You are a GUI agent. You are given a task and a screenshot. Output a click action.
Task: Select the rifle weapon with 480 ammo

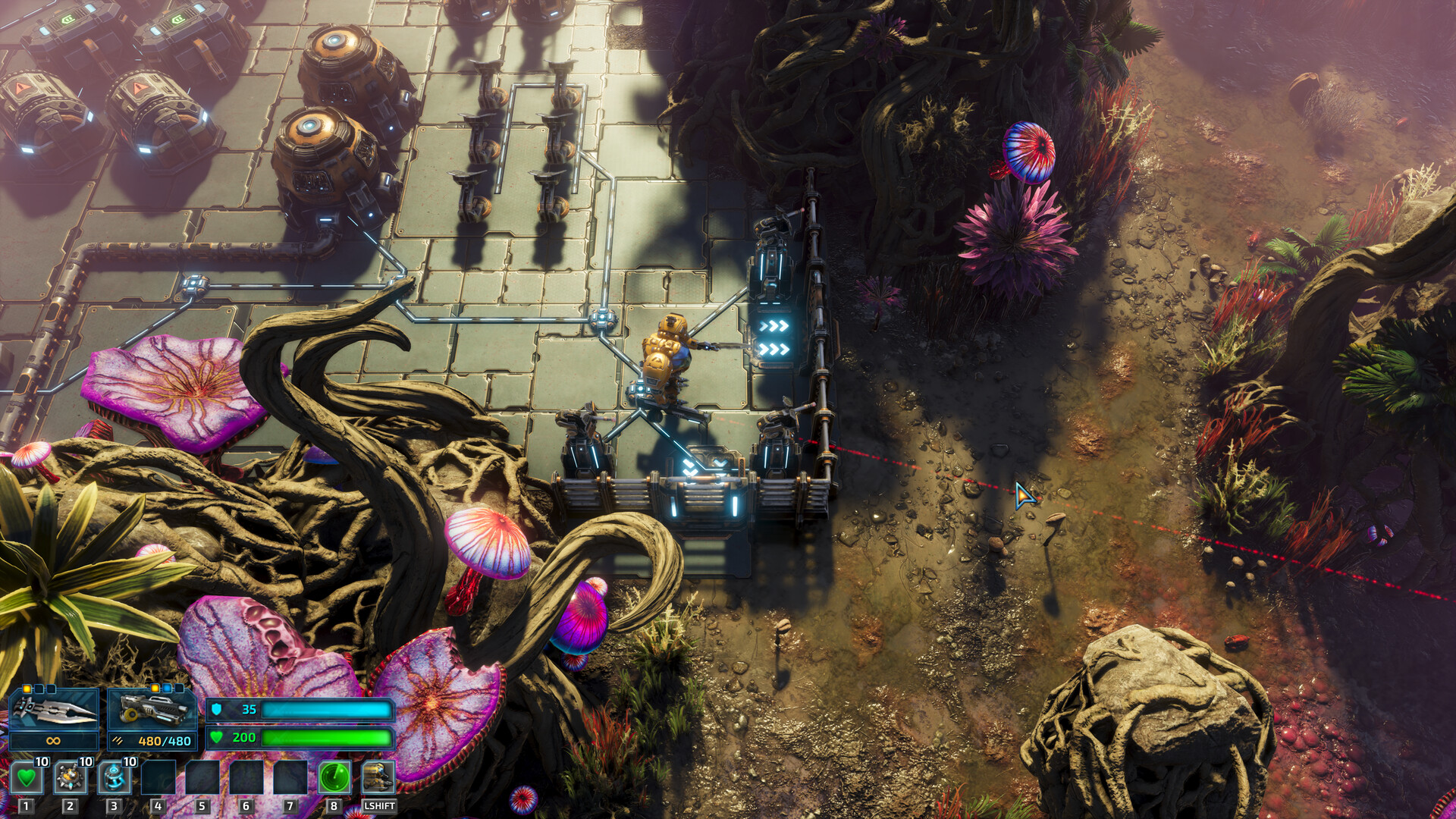pos(152,711)
